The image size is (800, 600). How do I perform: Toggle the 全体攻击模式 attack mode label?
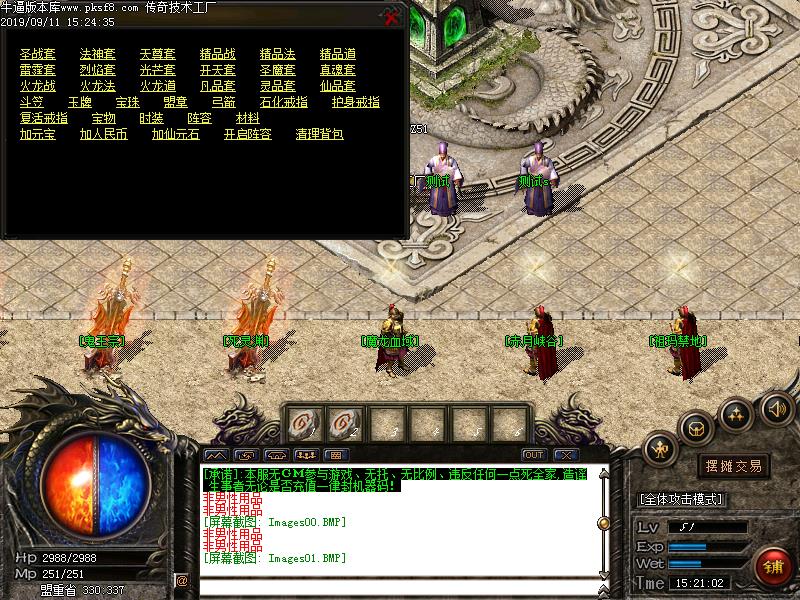pos(682,499)
